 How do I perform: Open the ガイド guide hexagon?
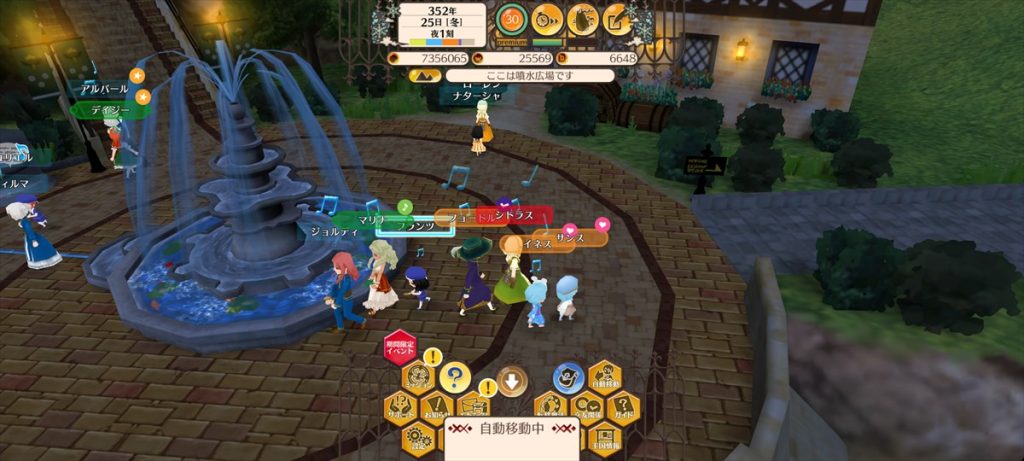click(x=623, y=408)
